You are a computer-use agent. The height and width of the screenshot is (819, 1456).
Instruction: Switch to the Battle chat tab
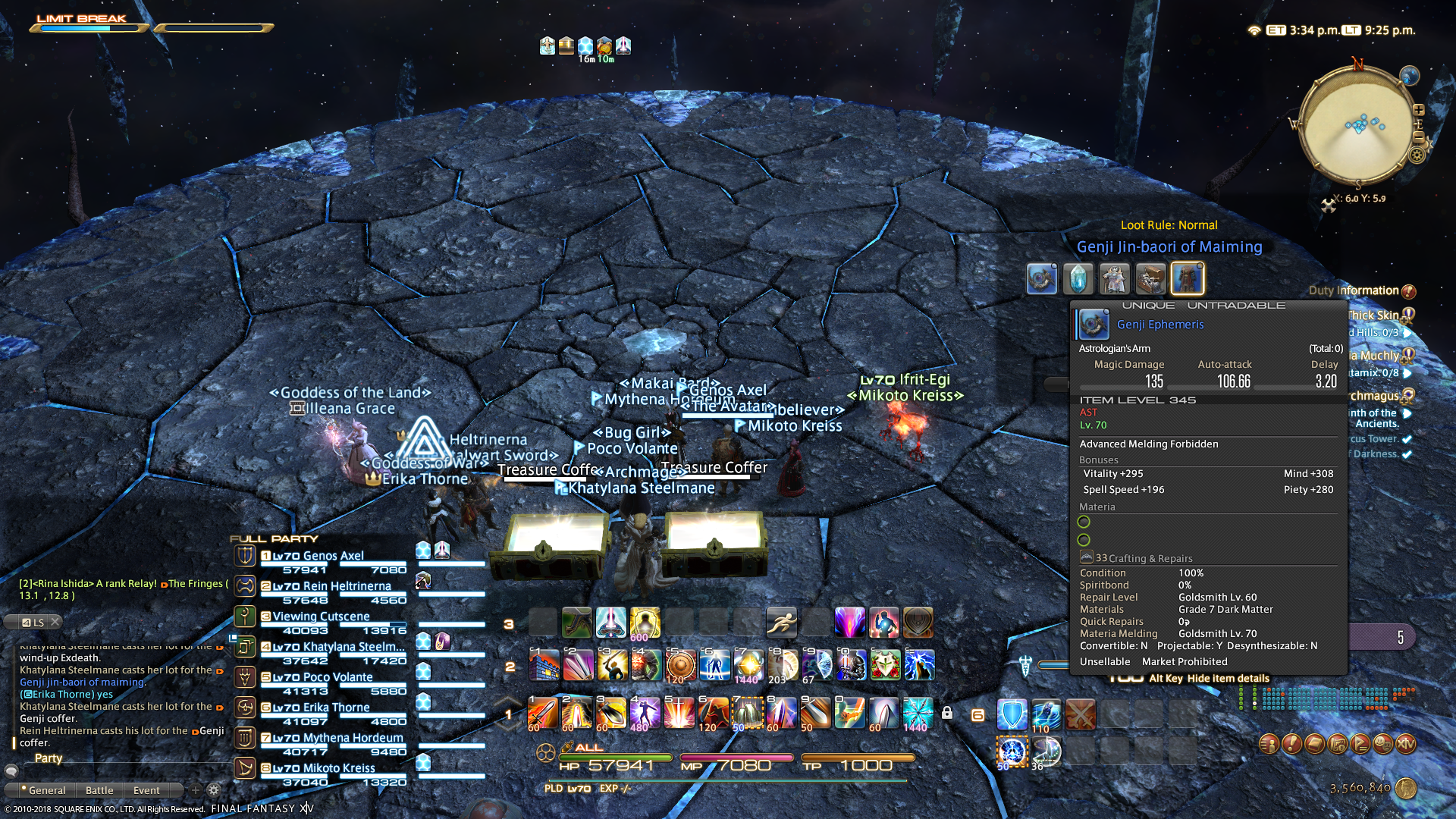[x=99, y=790]
